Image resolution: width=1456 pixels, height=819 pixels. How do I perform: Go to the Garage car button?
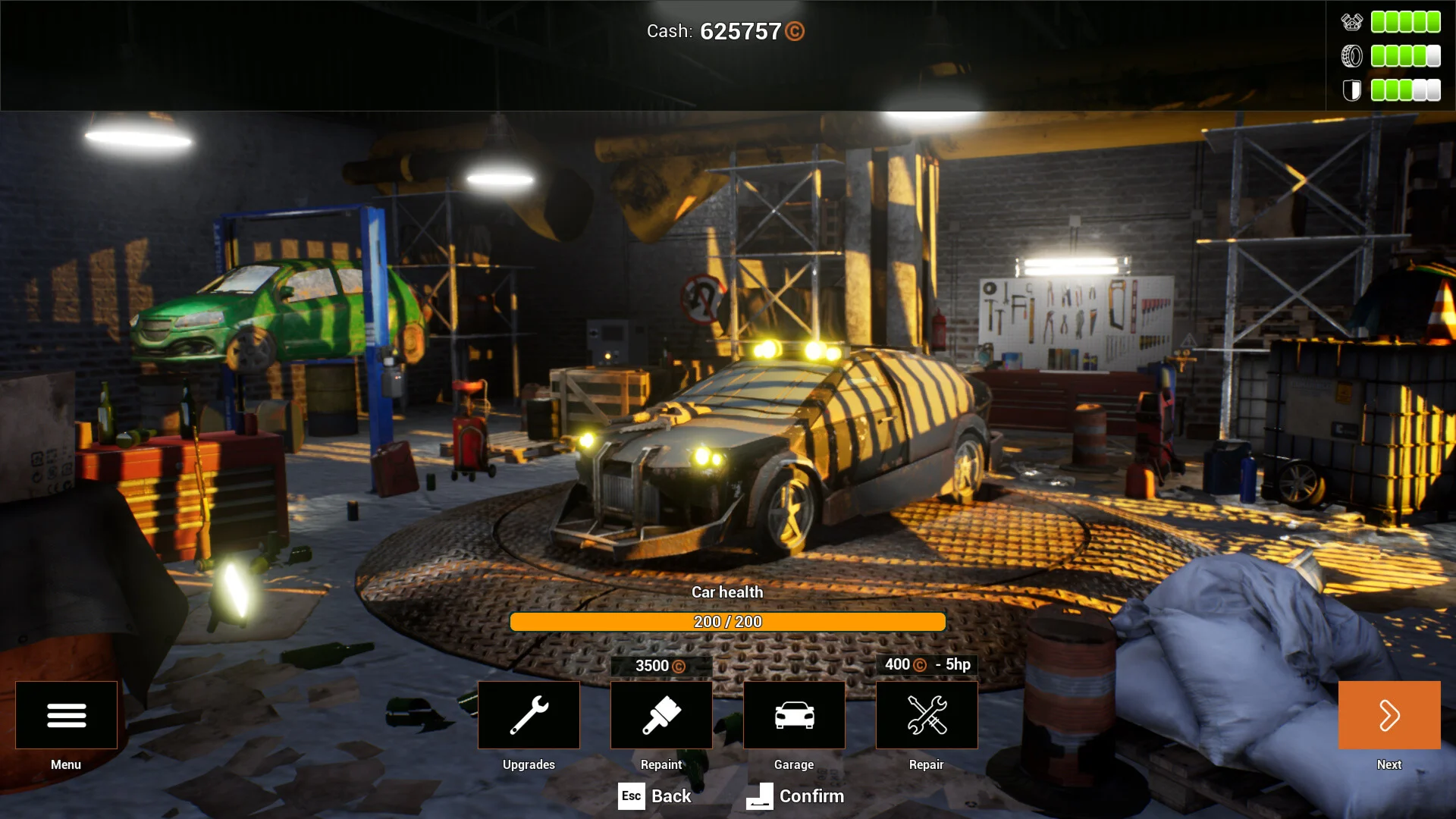tap(794, 715)
